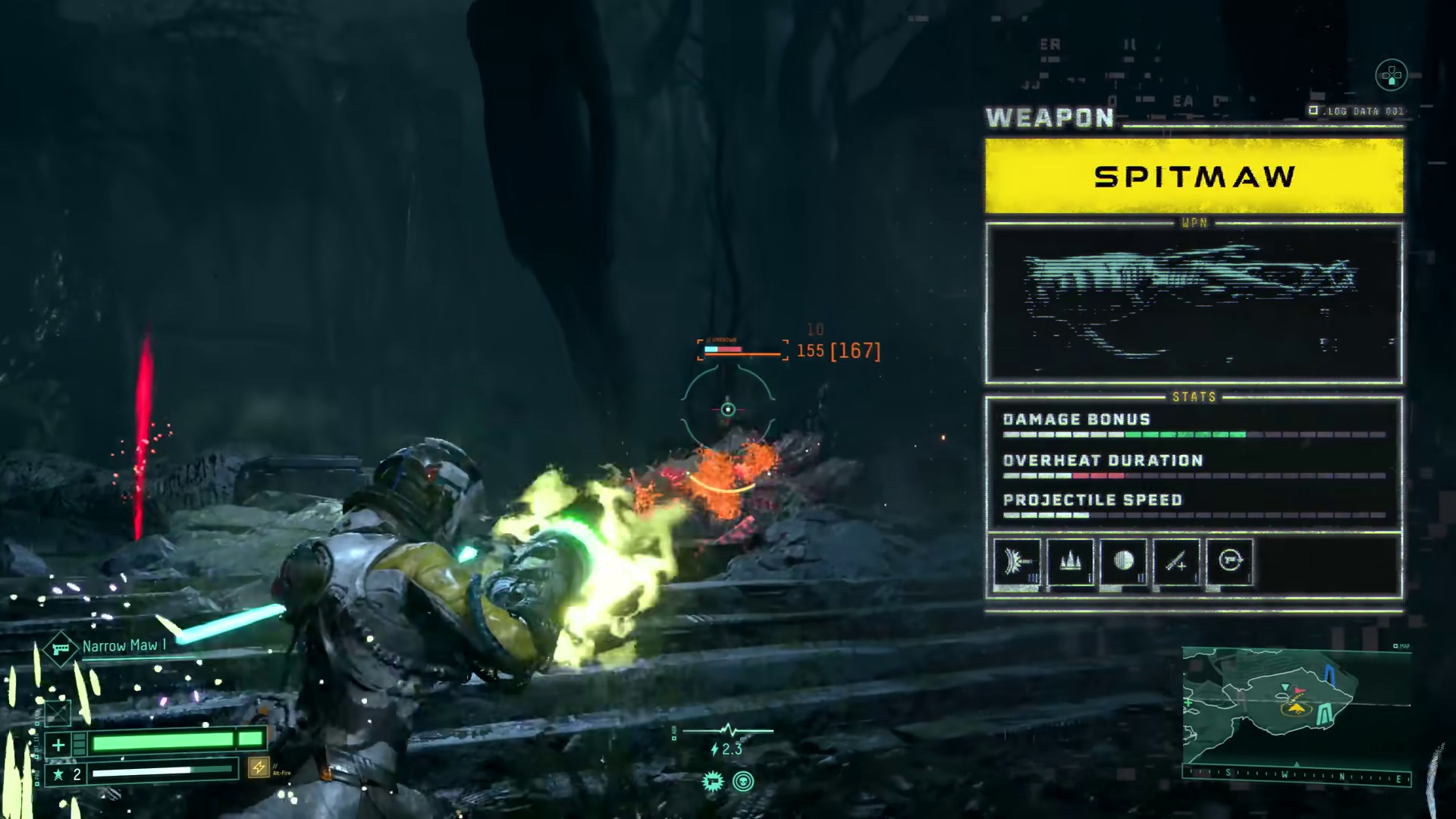Click the controller d-pad icon
The width and height of the screenshot is (1456, 819).
pos(1391,75)
